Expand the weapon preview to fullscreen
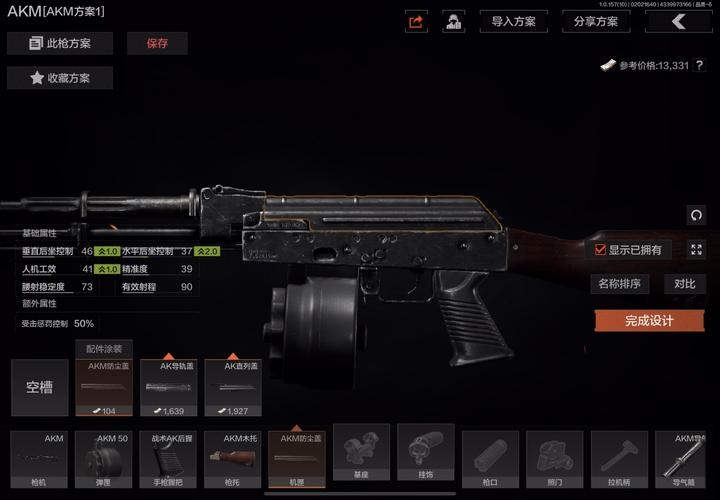 click(697, 250)
